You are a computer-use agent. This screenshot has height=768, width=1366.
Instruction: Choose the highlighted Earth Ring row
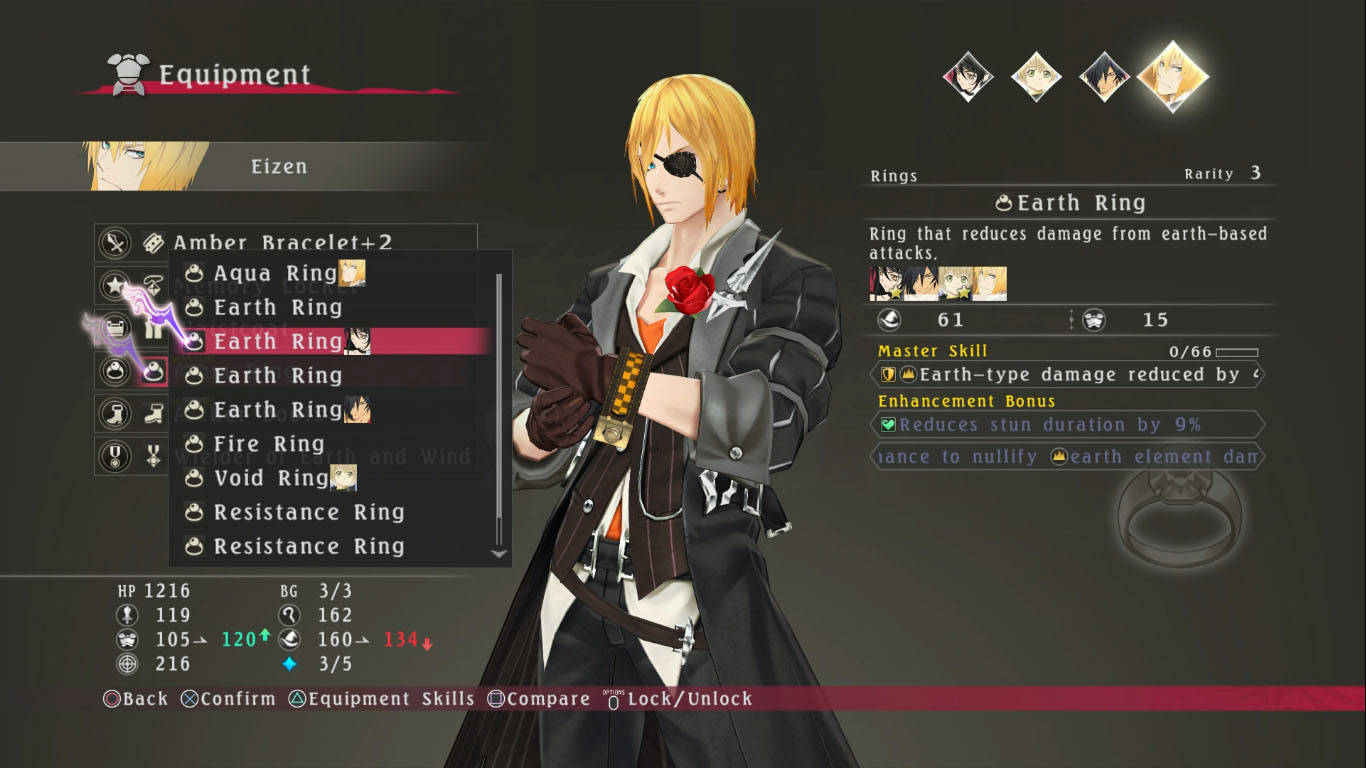point(278,341)
